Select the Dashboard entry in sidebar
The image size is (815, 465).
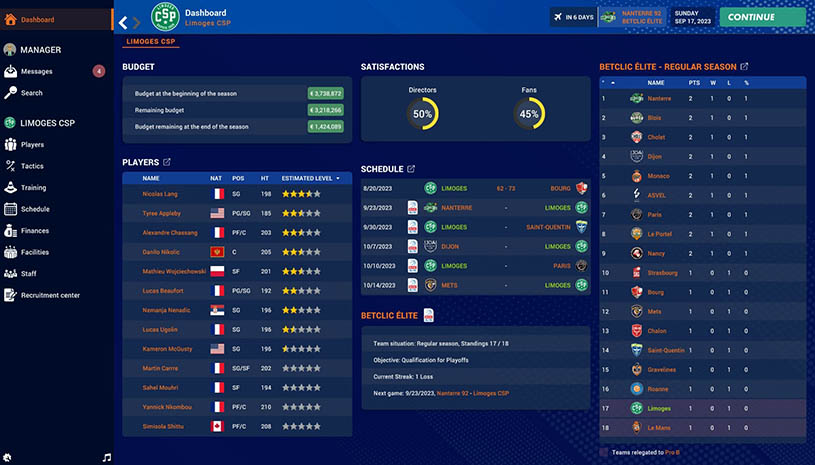(37, 19)
